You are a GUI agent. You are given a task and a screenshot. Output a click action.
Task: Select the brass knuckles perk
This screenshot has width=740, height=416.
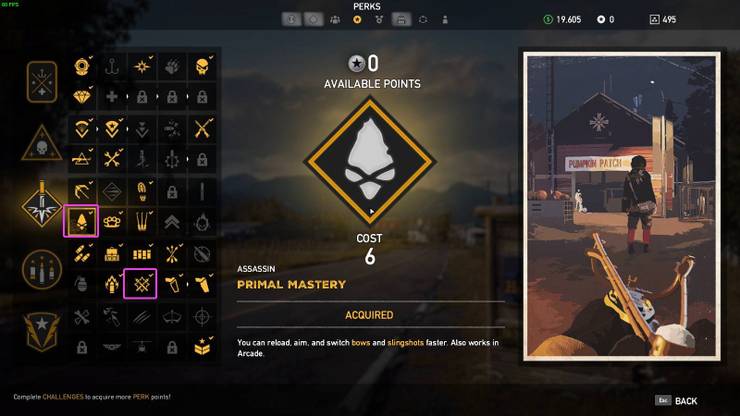point(111,221)
